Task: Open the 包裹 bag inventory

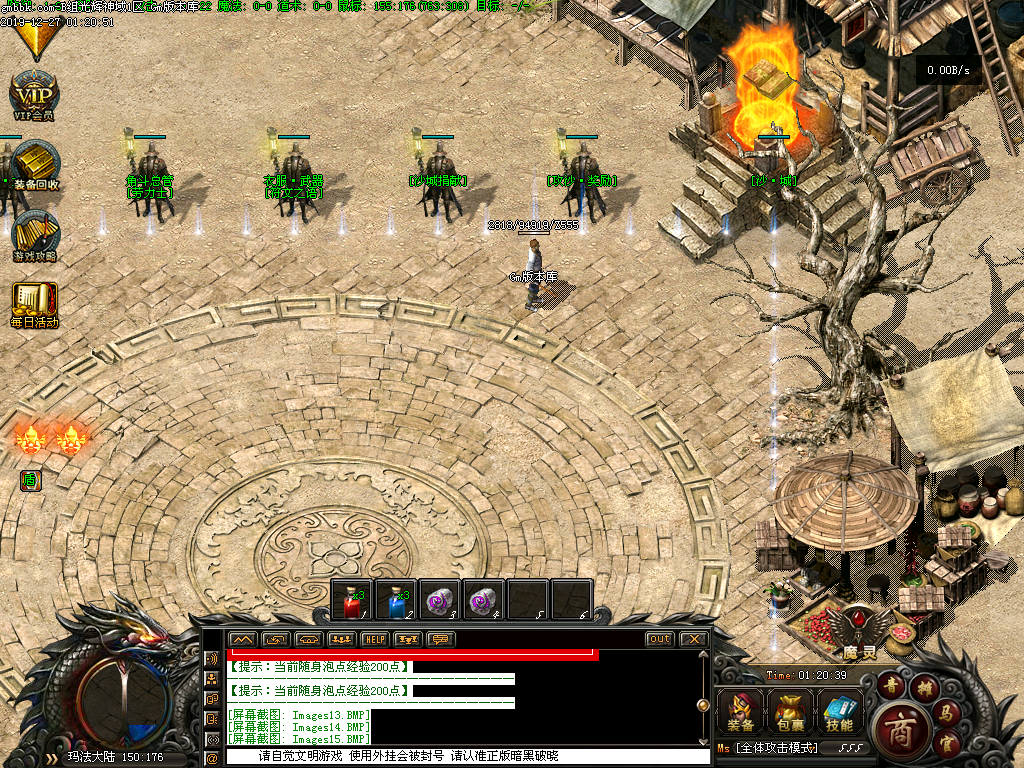Action: point(790,712)
